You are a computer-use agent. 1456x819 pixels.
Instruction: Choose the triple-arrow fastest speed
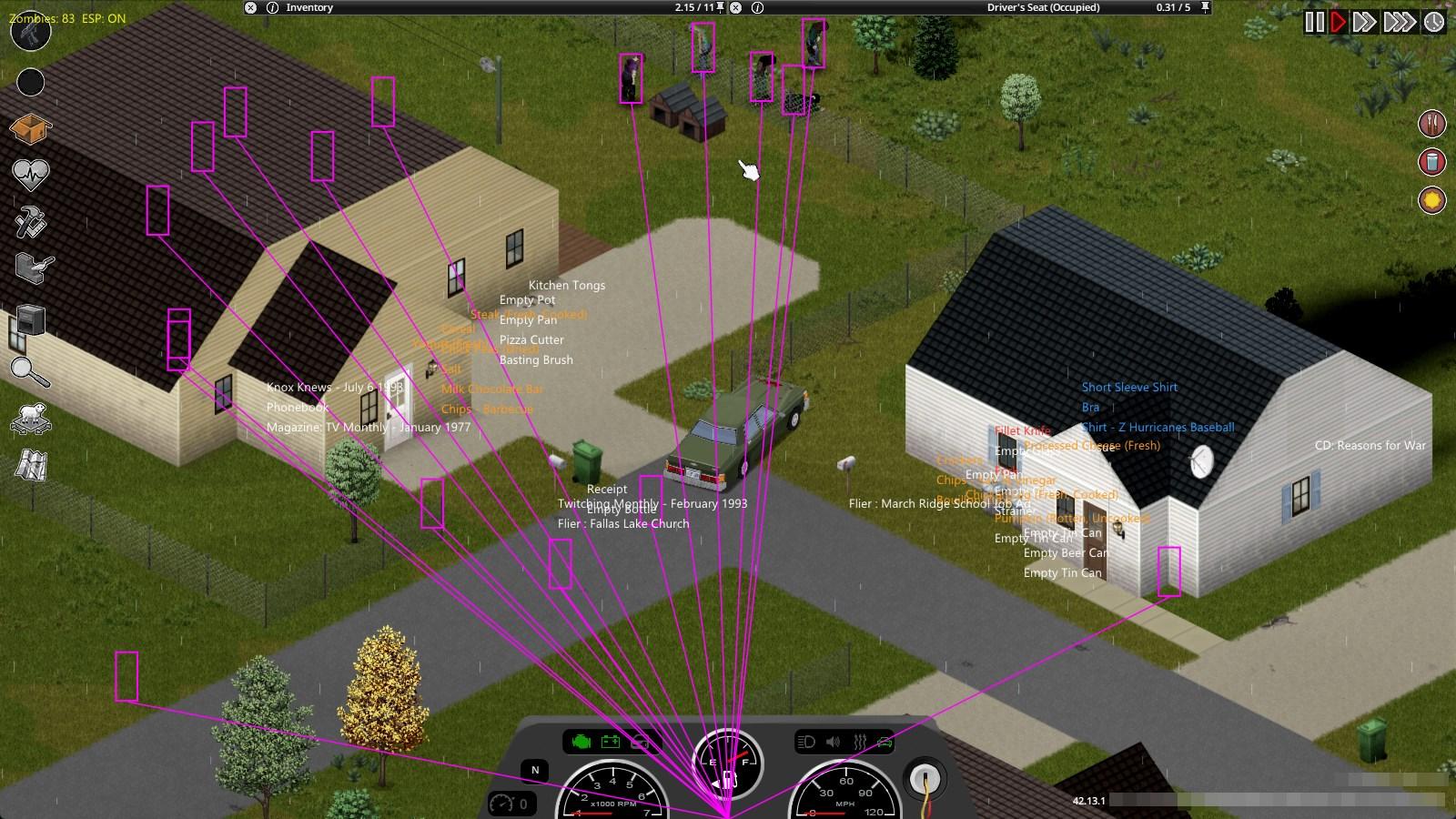tap(1400, 22)
